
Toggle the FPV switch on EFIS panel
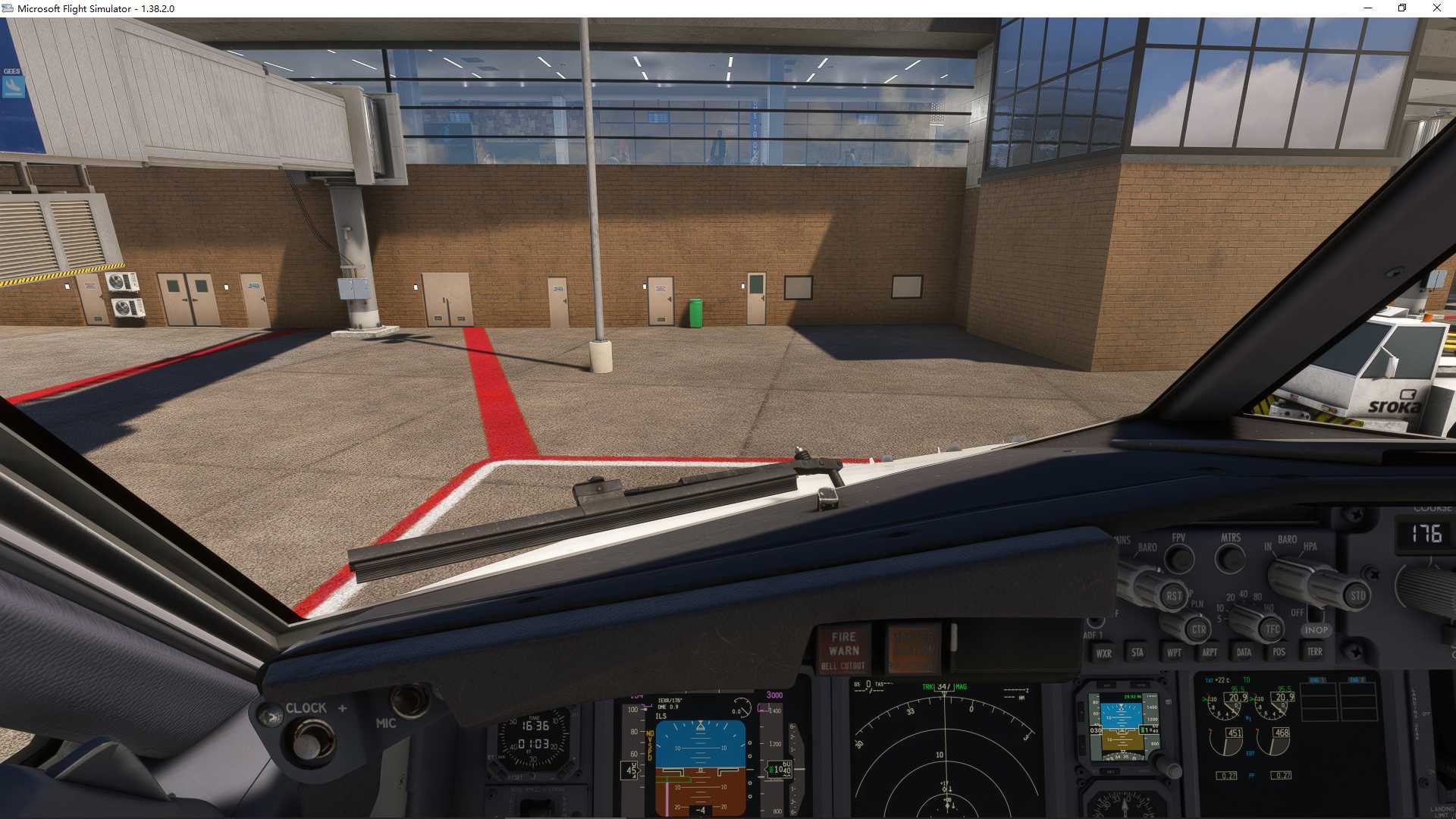pyautogui.click(x=1178, y=558)
